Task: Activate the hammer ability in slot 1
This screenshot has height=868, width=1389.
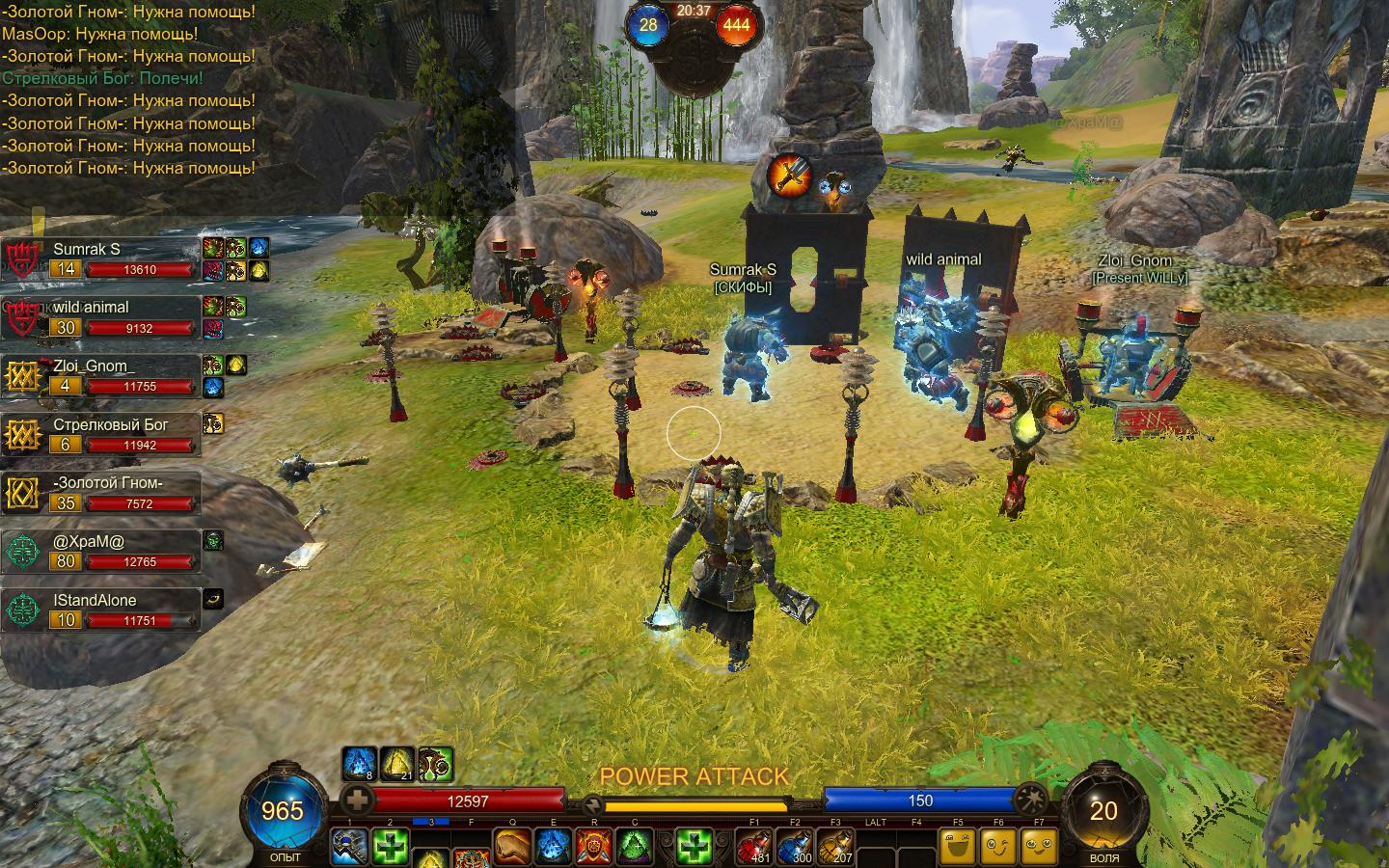Action: click(349, 848)
